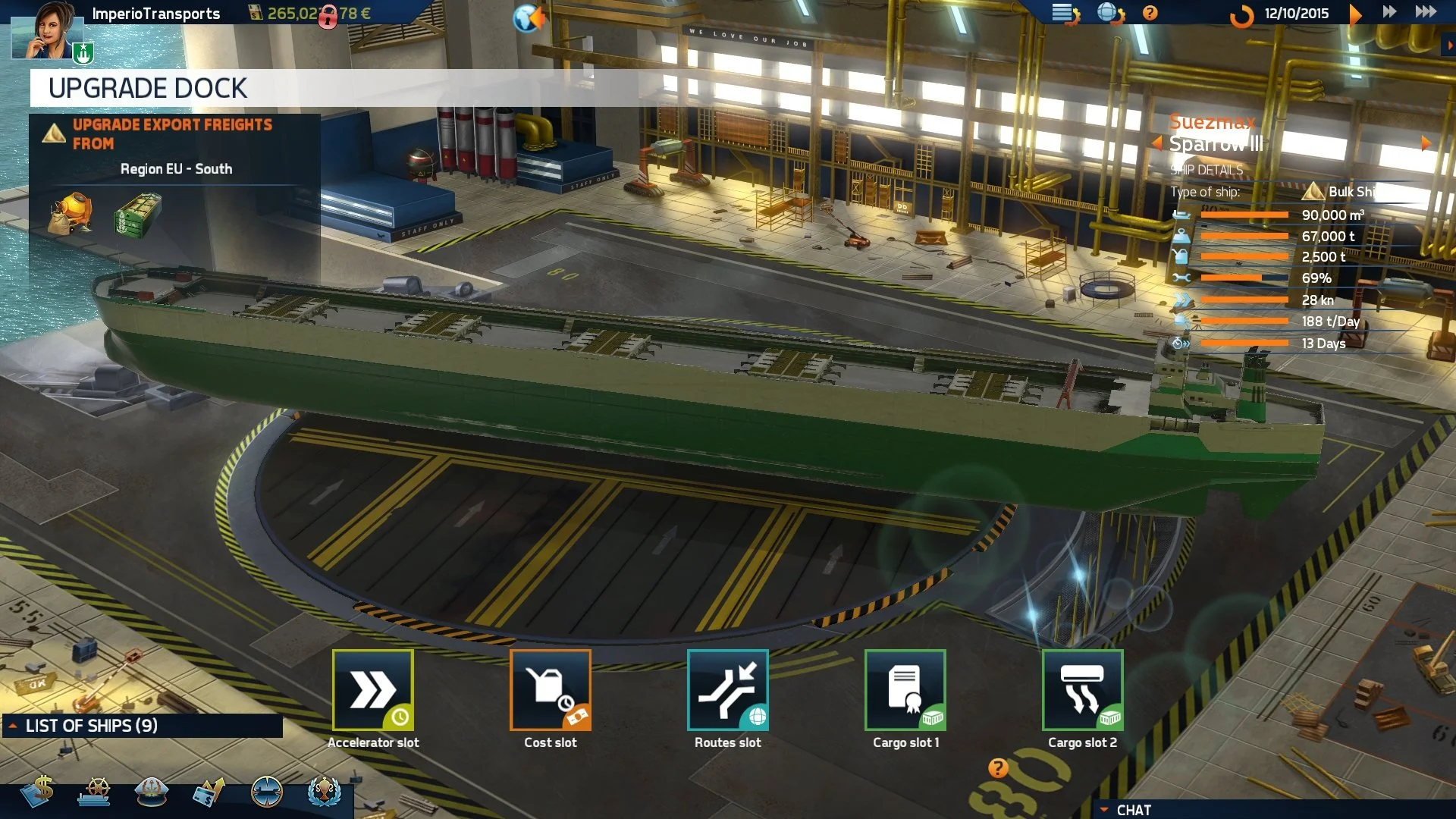
Task: Open the help question mark icon
Action: (1149, 13)
